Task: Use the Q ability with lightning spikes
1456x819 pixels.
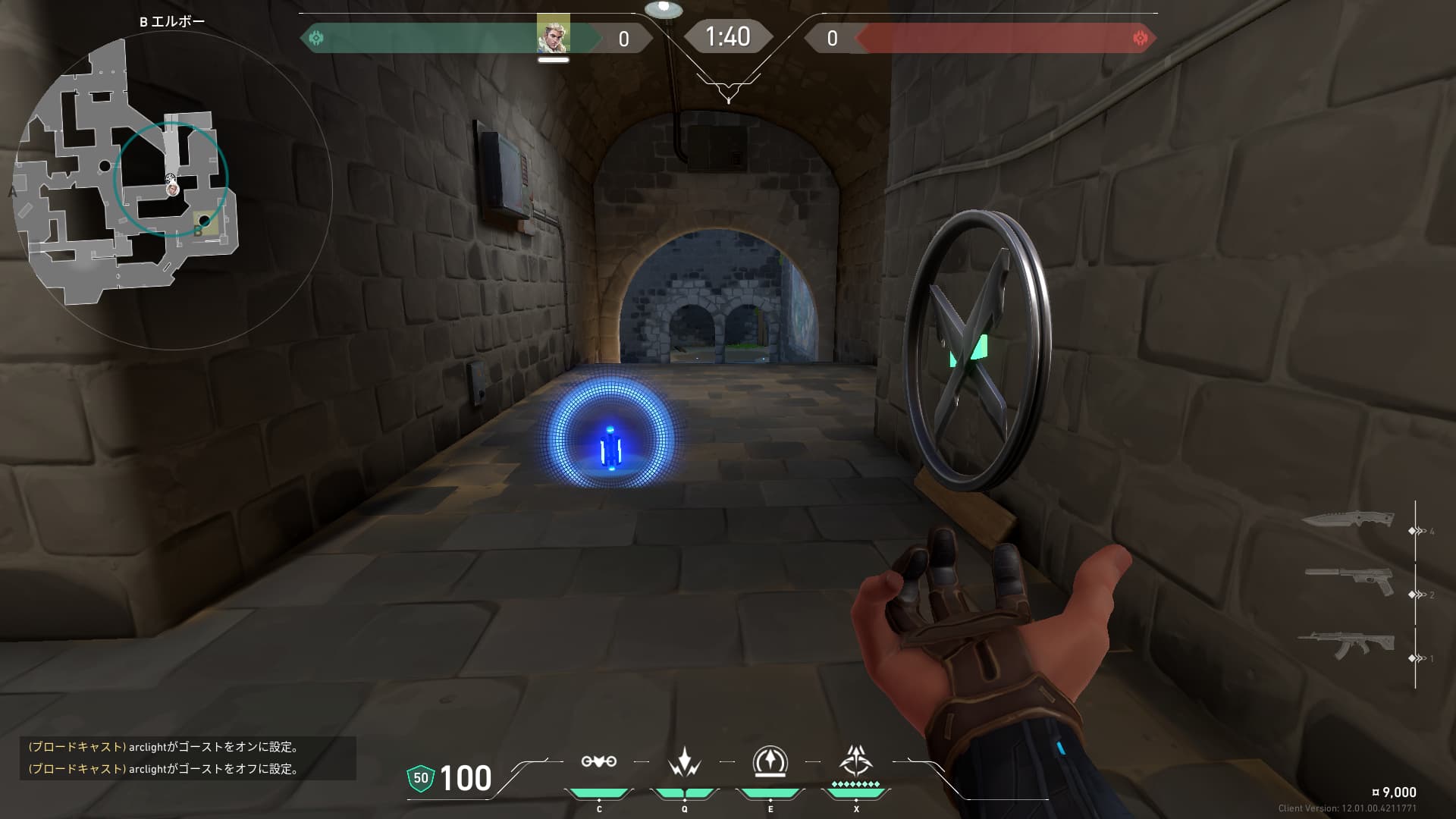Action: click(684, 762)
